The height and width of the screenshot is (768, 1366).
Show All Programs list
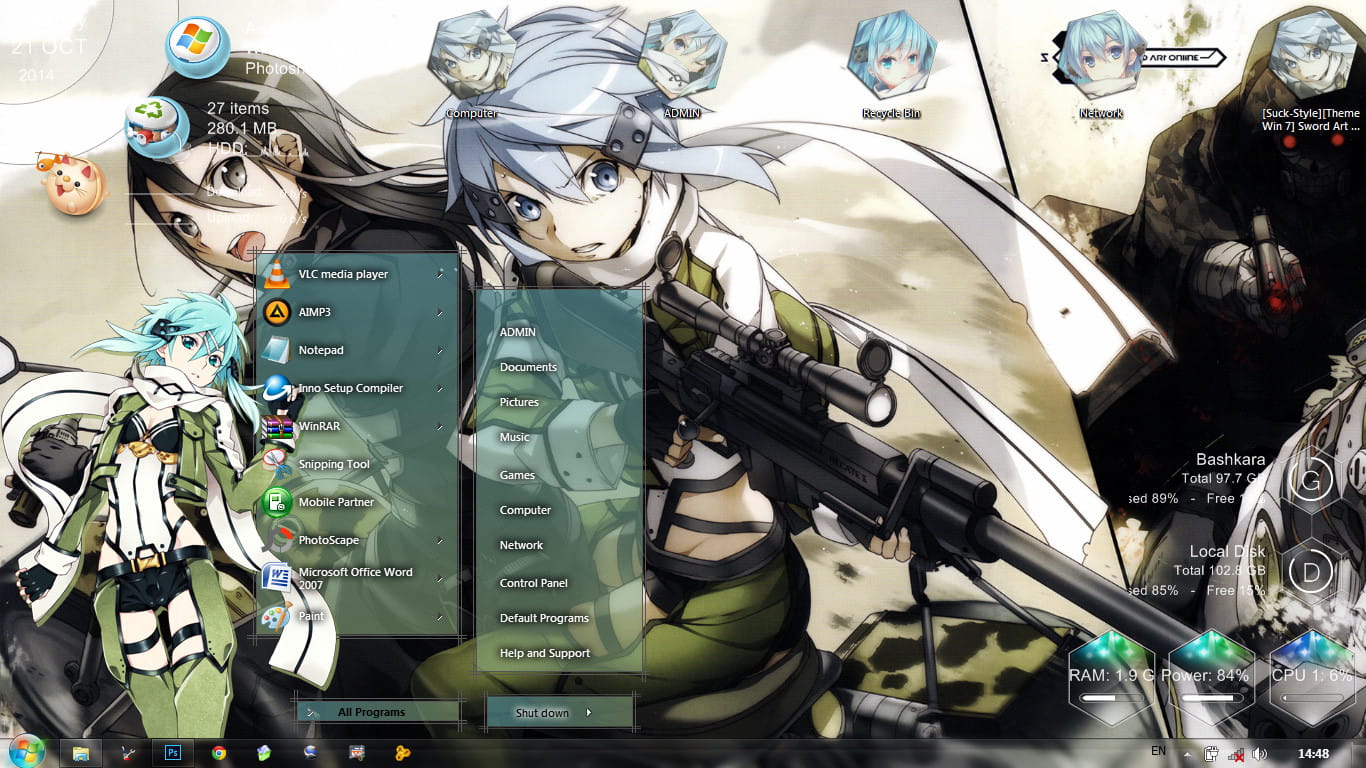coord(371,712)
